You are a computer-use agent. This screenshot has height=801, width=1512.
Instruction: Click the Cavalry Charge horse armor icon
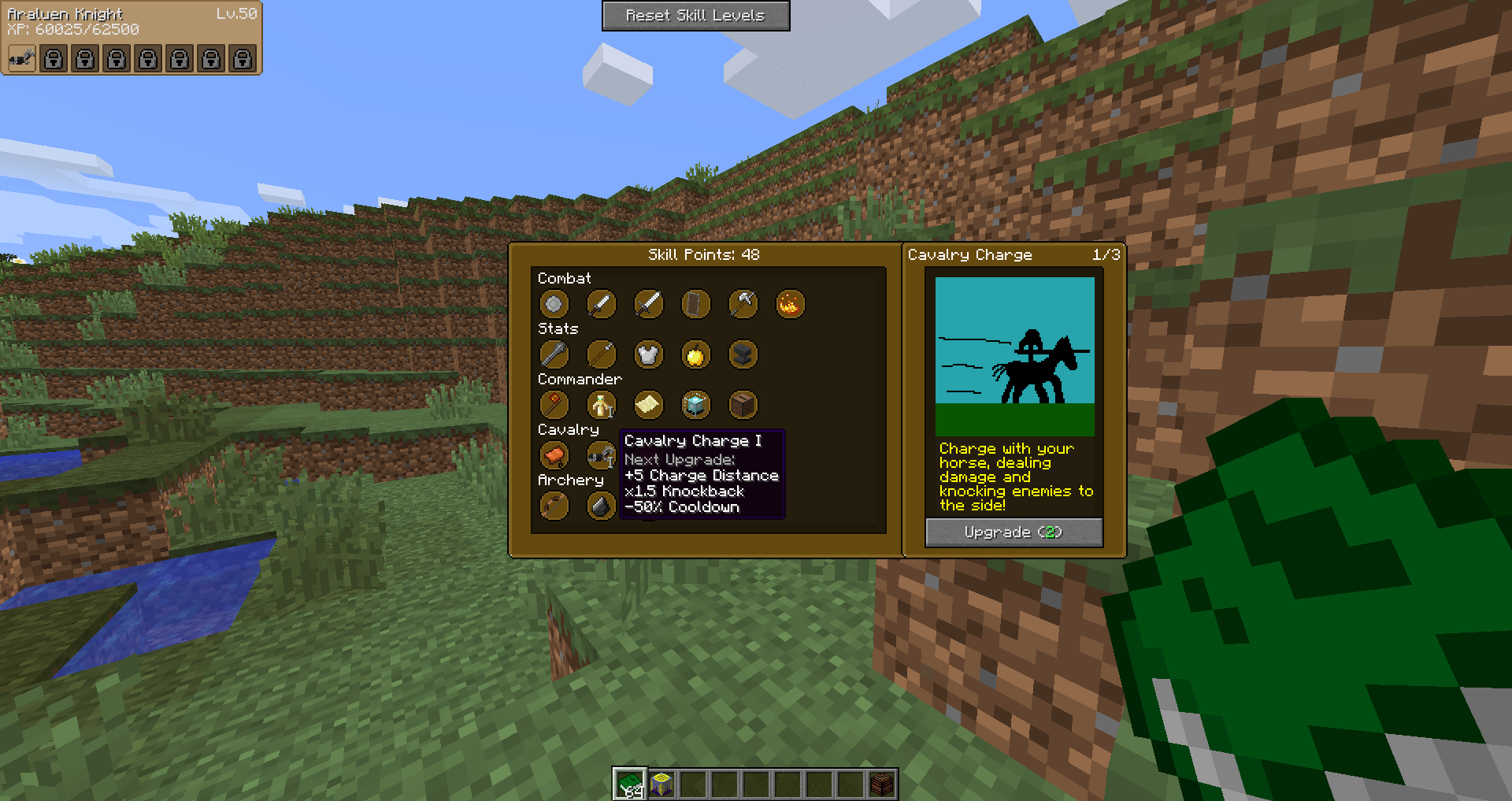pyautogui.click(x=601, y=455)
